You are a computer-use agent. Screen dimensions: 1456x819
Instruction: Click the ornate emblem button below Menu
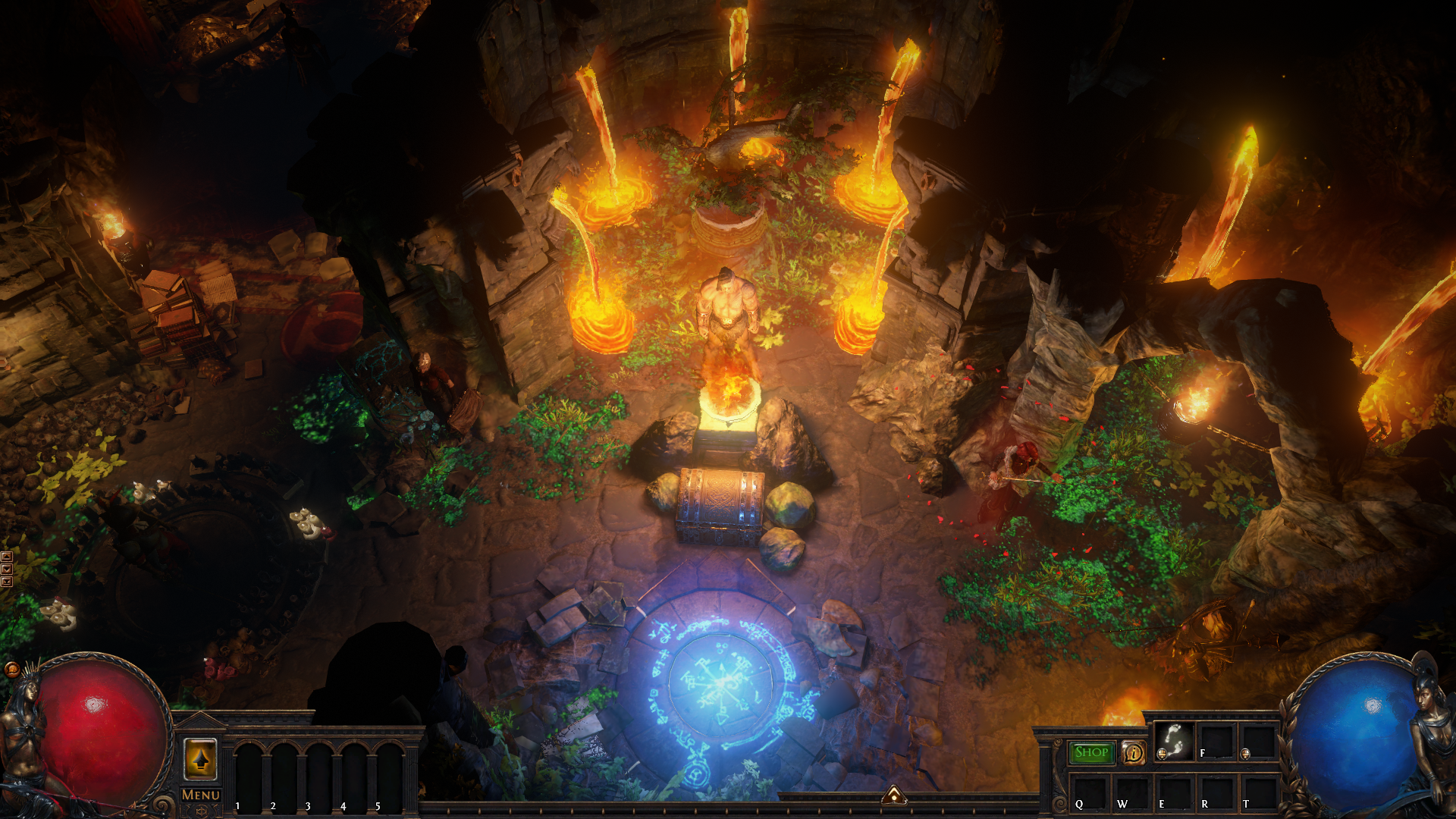coord(201,811)
